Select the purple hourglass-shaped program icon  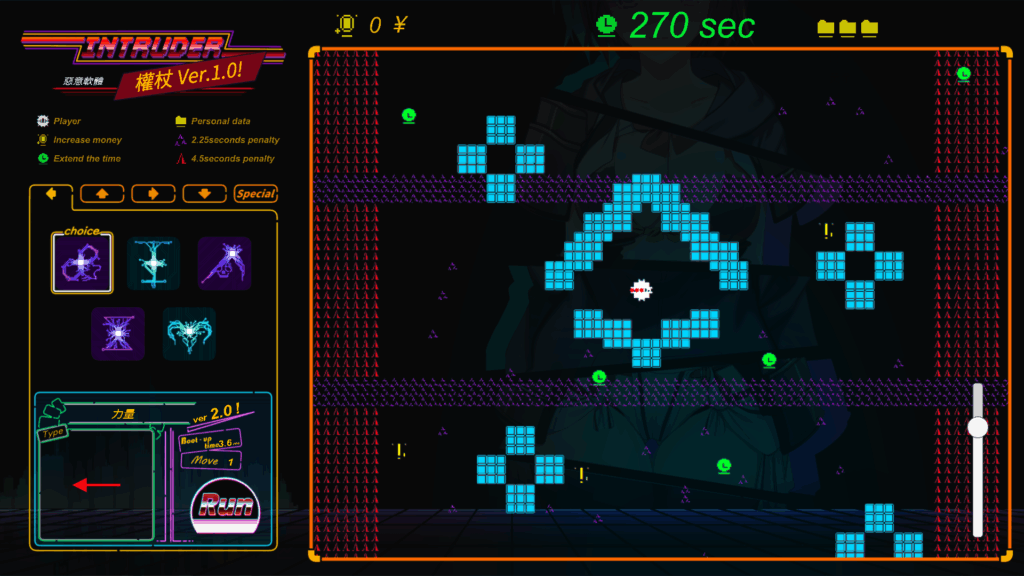point(118,333)
